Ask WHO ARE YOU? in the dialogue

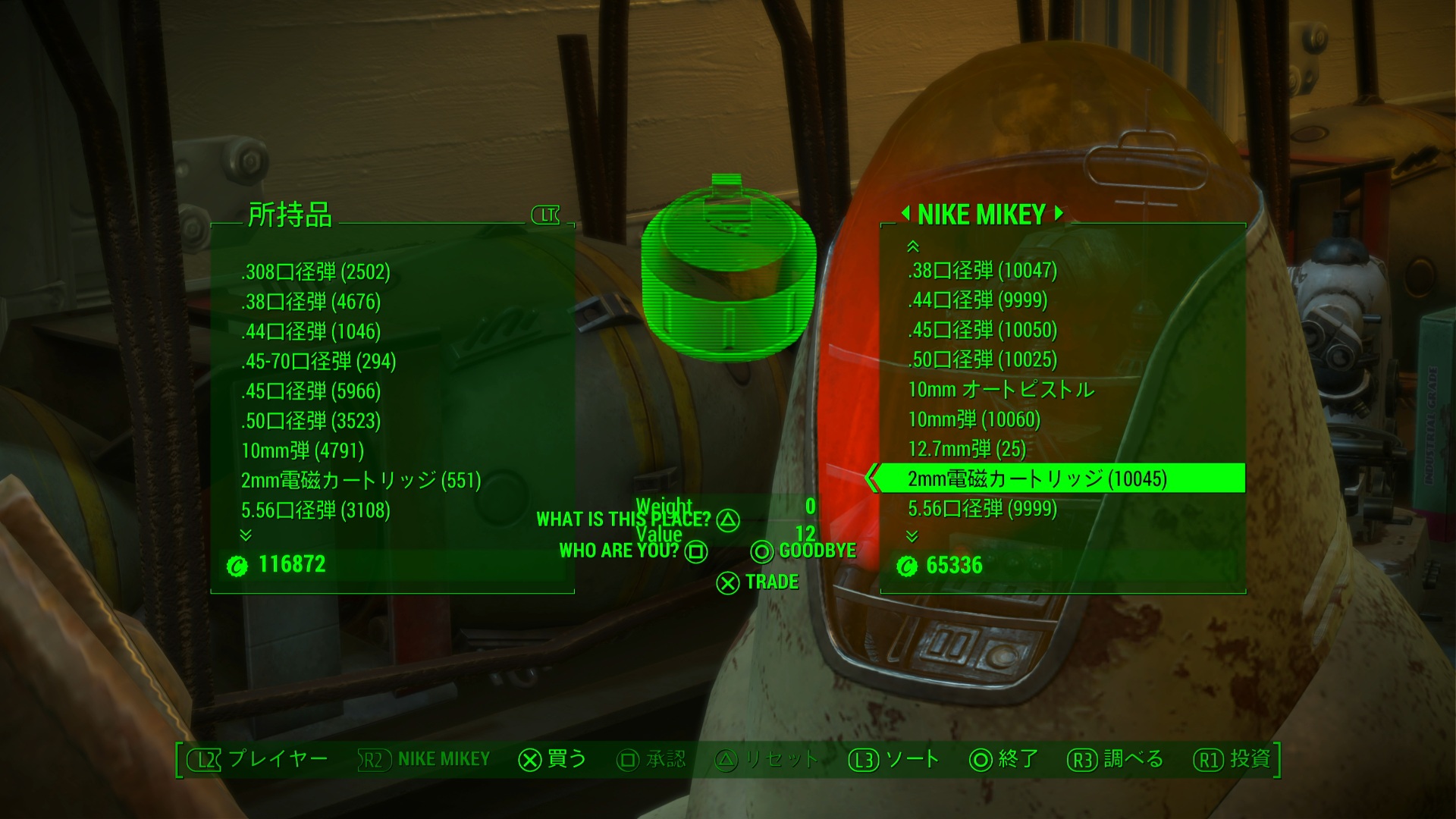point(632,551)
